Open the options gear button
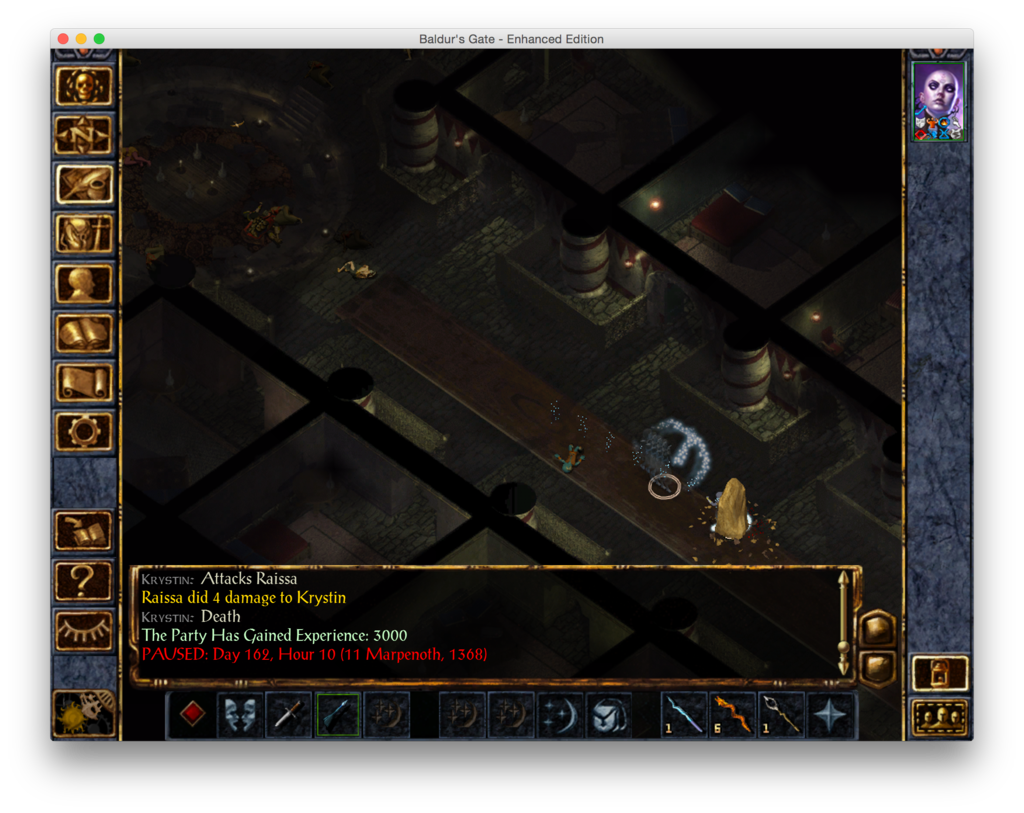 coord(84,430)
